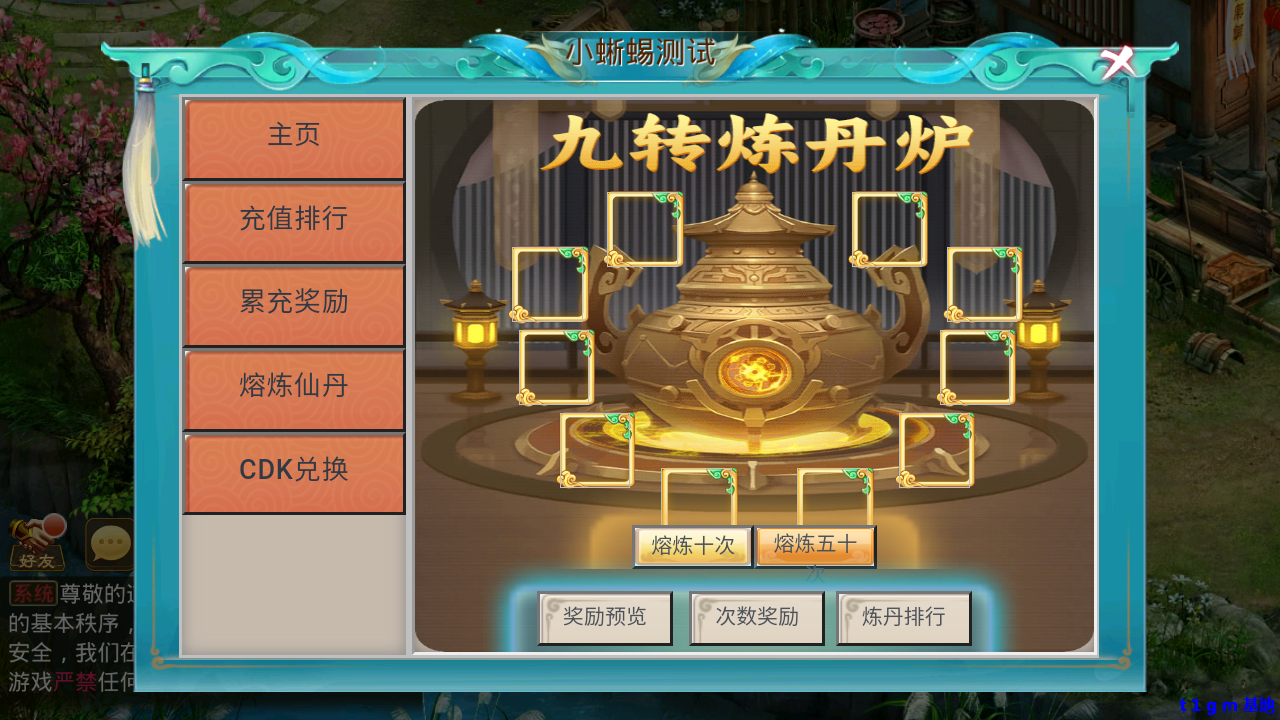This screenshot has width=1280, height=720.
Task: Open the 熔炼仙丹 menu entry
Action: click(294, 388)
